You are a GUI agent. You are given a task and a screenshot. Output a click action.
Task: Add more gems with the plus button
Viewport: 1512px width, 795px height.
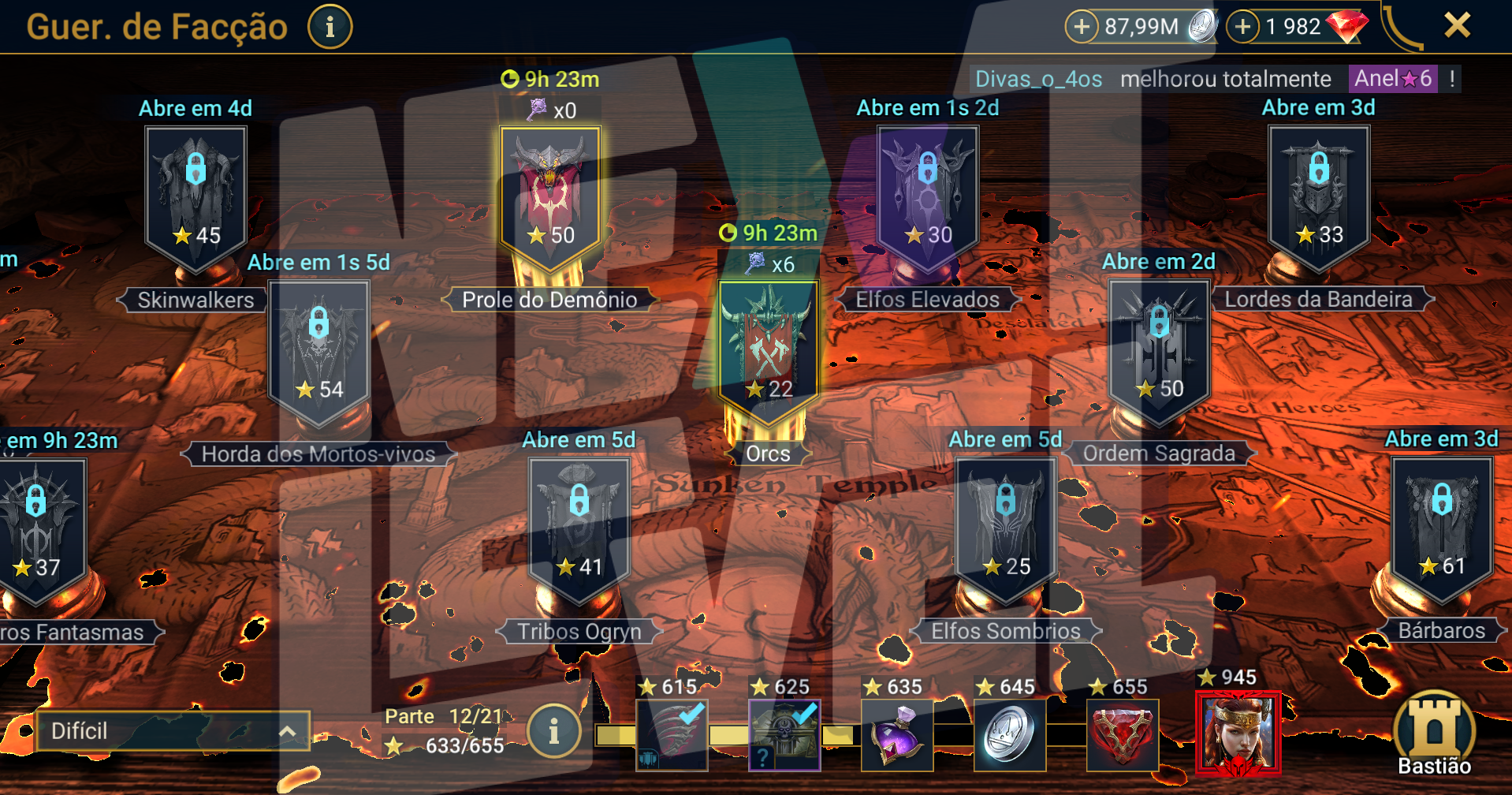tap(1243, 27)
